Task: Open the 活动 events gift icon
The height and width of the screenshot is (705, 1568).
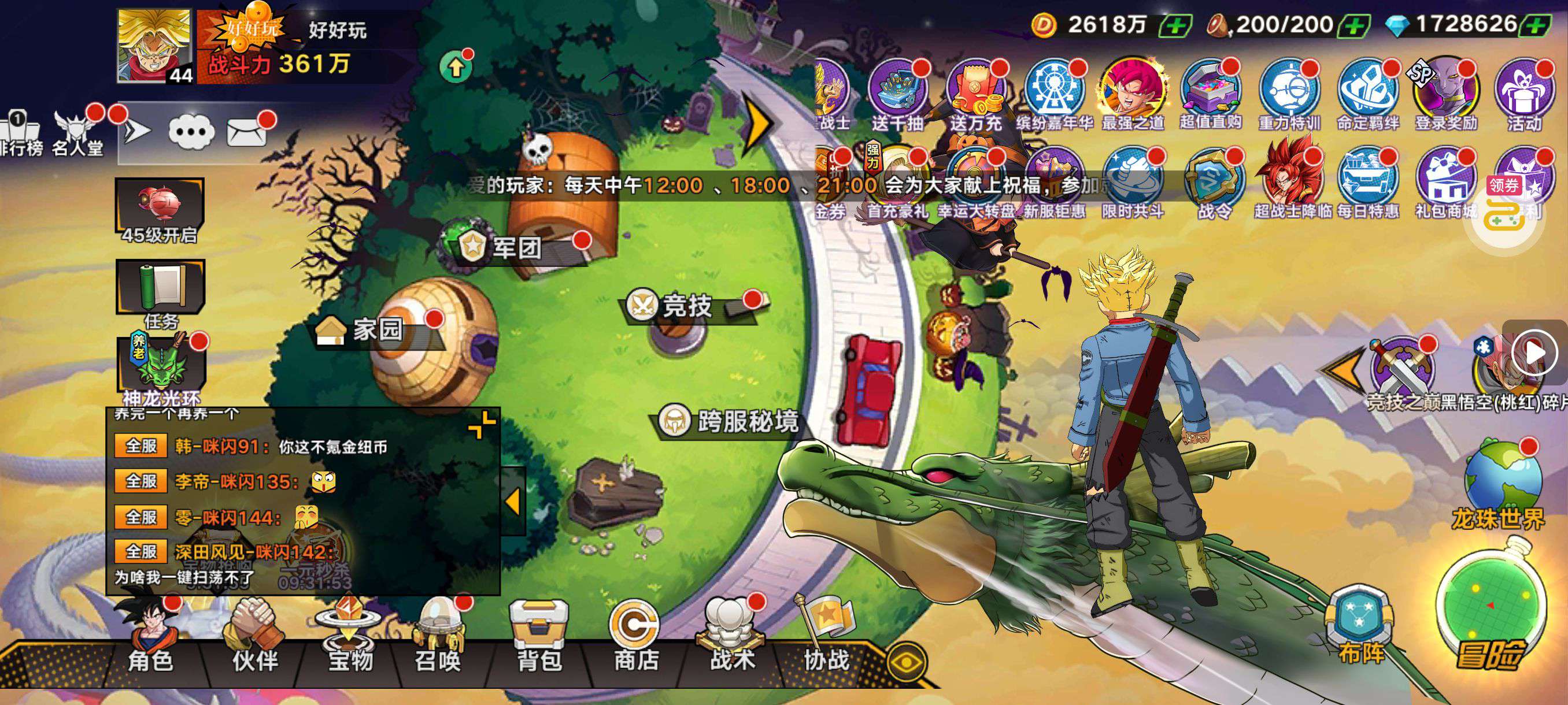Action: (1524, 94)
